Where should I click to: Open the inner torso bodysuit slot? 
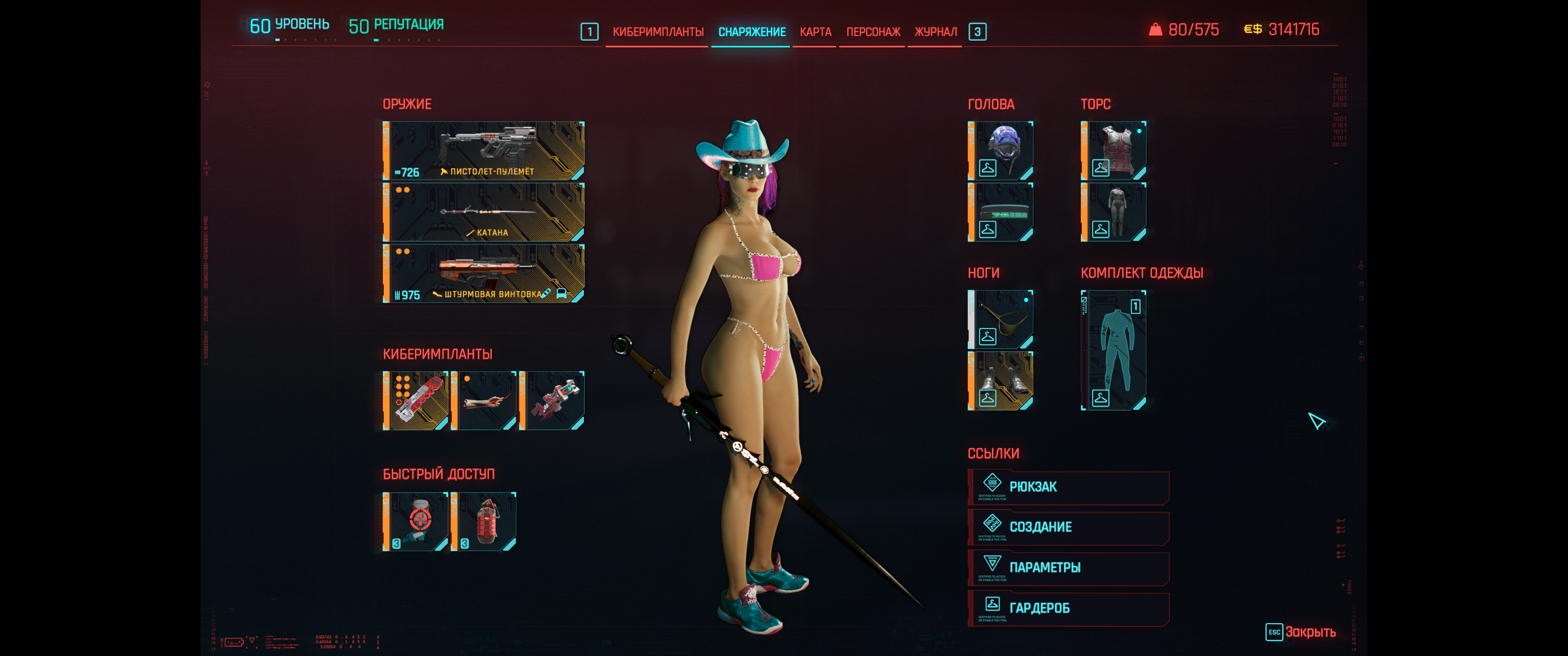click(x=1113, y=212)
